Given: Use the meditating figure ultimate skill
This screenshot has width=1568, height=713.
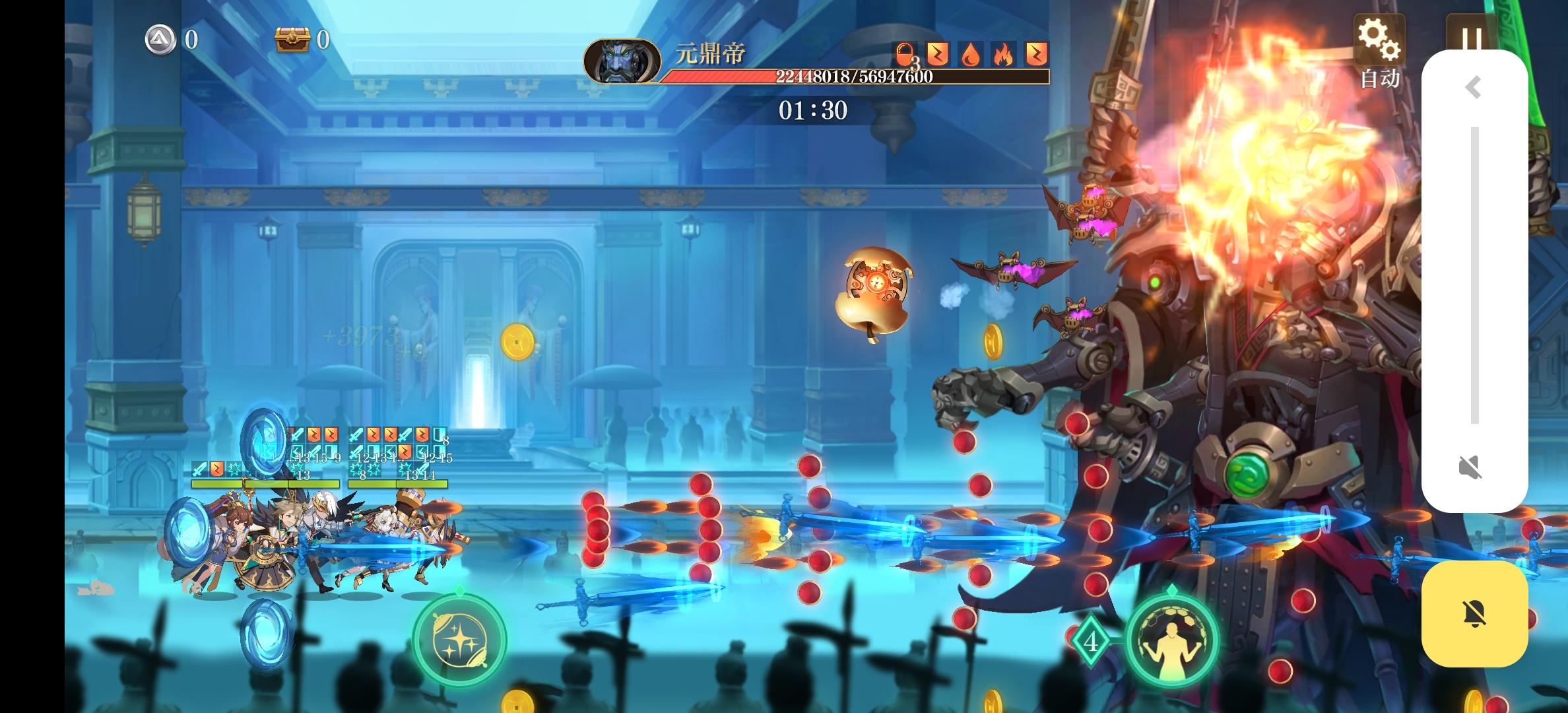Looking at the screenshot, I should tap(1171, 642).
